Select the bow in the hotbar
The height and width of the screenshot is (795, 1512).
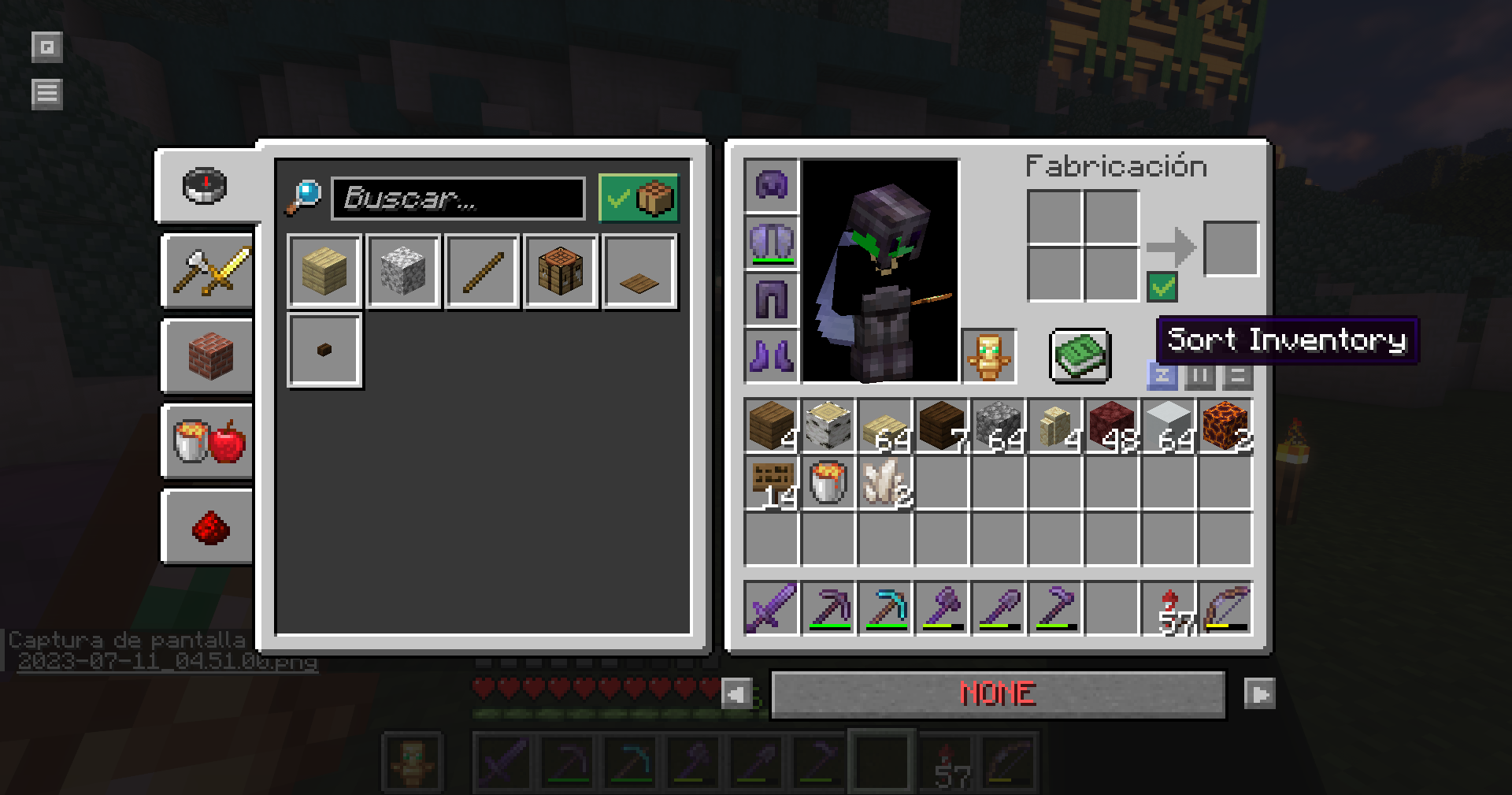coord(1225,607)
